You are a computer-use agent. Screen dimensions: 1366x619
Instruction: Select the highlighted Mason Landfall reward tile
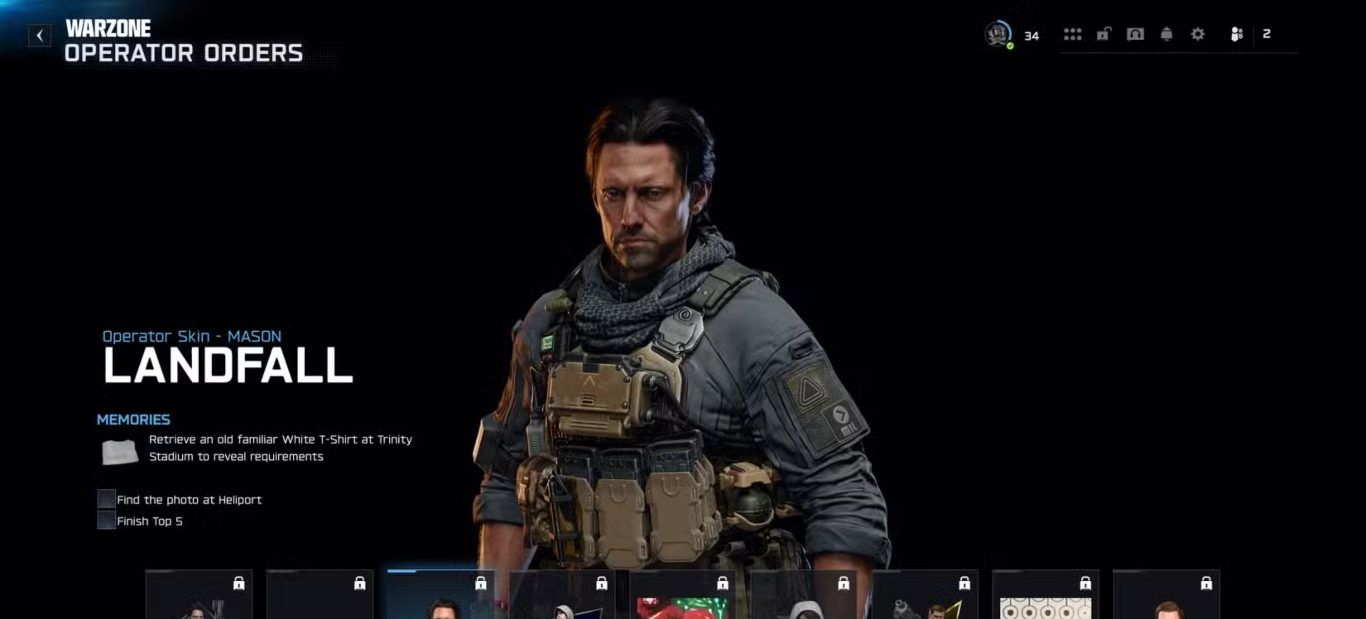(440, 595)
